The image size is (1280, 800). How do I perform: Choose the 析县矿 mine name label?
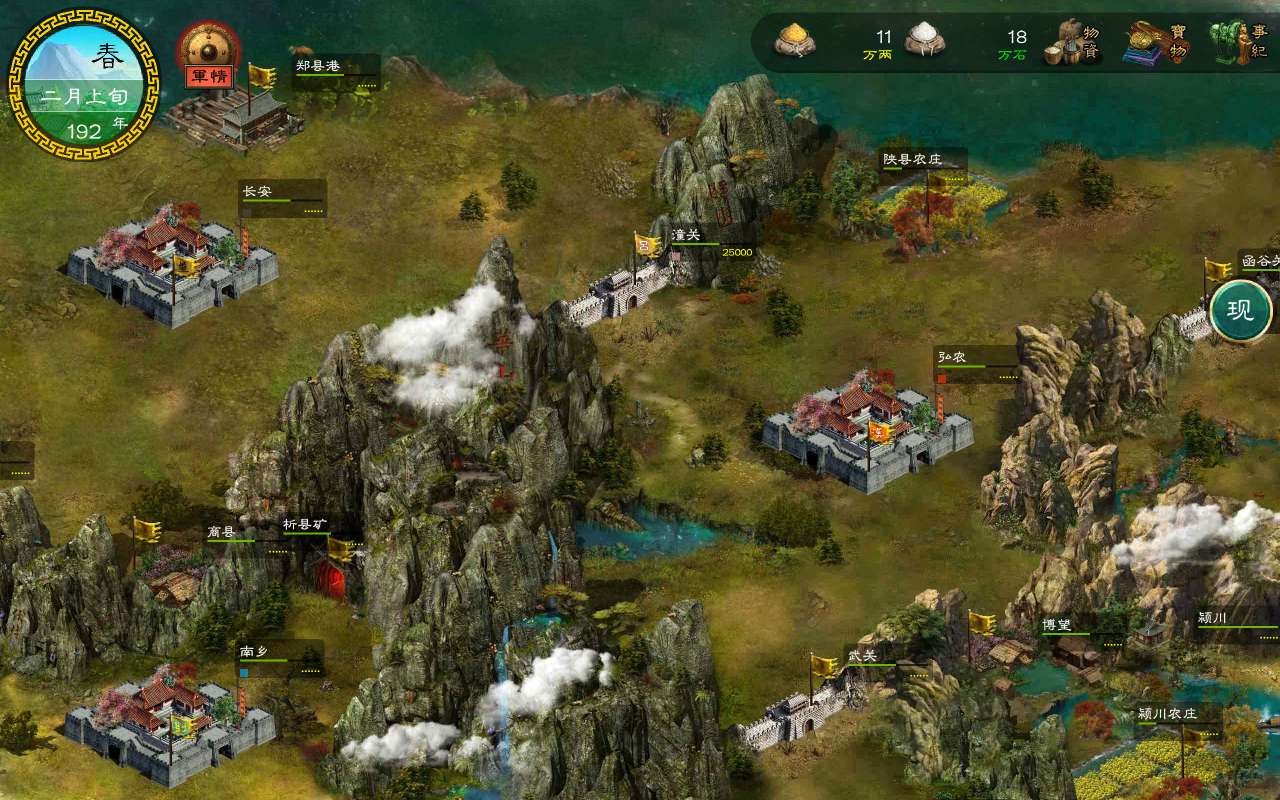click(x=304, y=525)
